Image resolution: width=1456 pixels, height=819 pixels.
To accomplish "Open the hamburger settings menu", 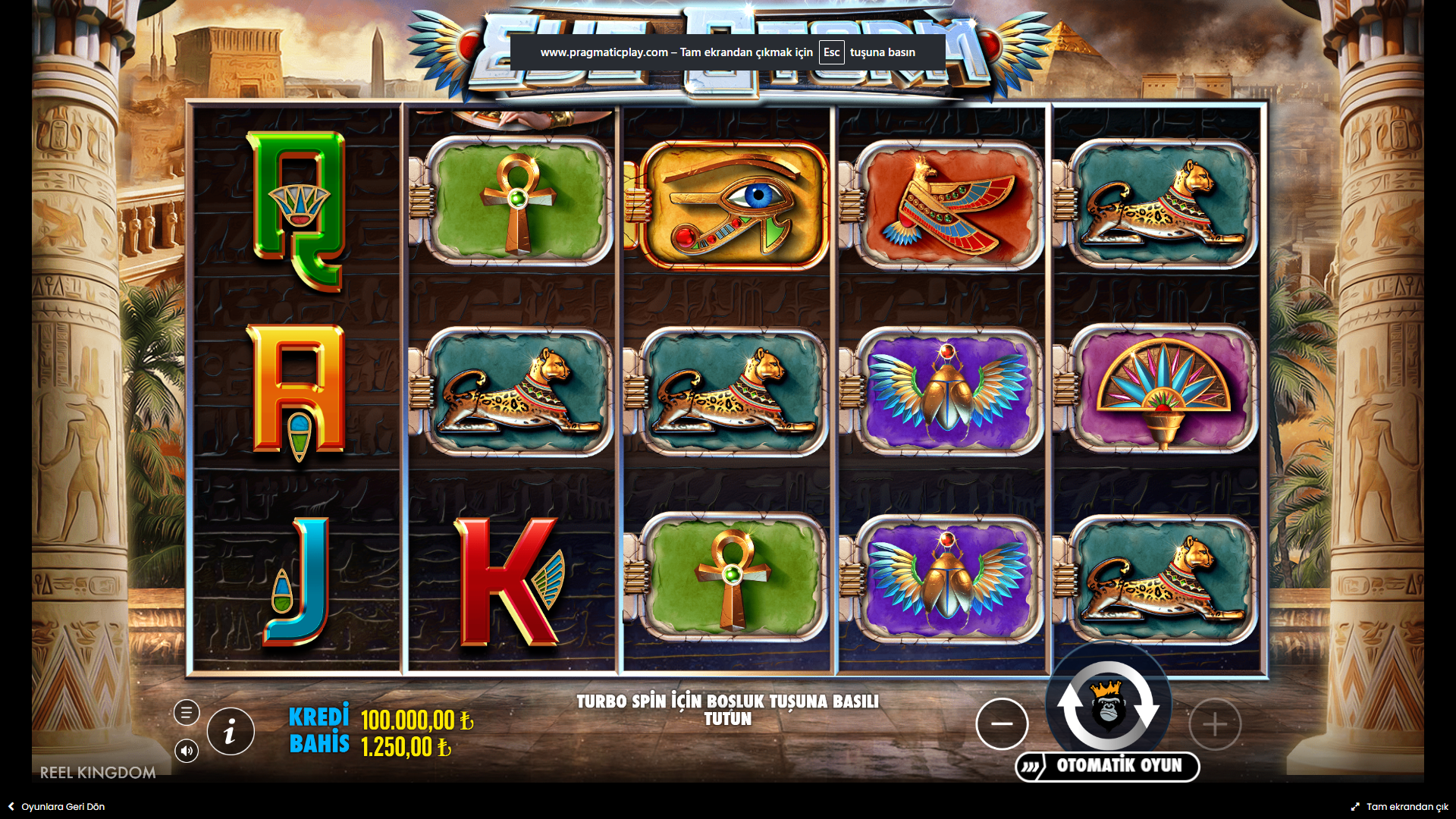I will click(187, 713).
